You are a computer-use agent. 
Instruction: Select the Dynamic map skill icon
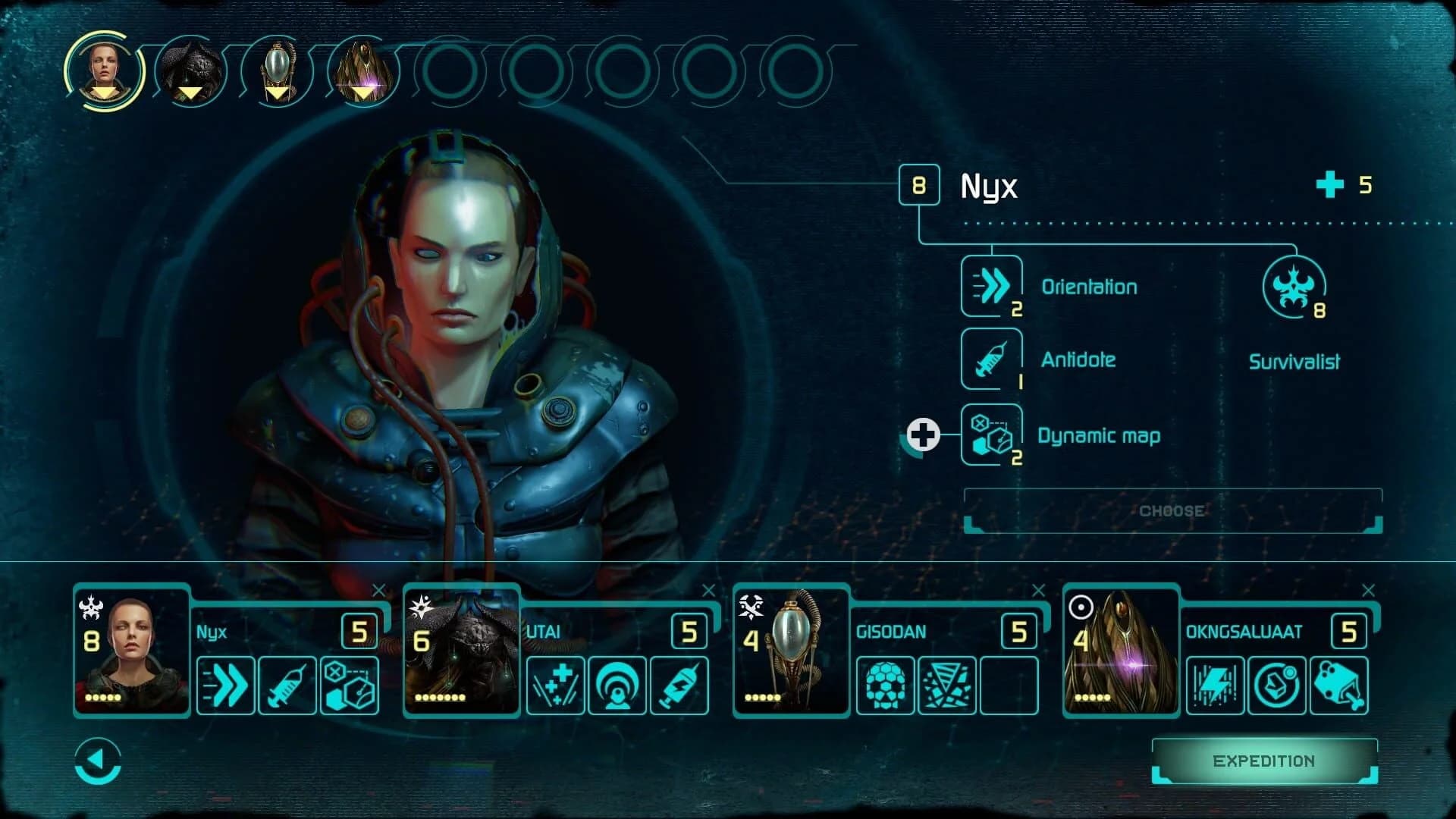click(x=990, y=435)
